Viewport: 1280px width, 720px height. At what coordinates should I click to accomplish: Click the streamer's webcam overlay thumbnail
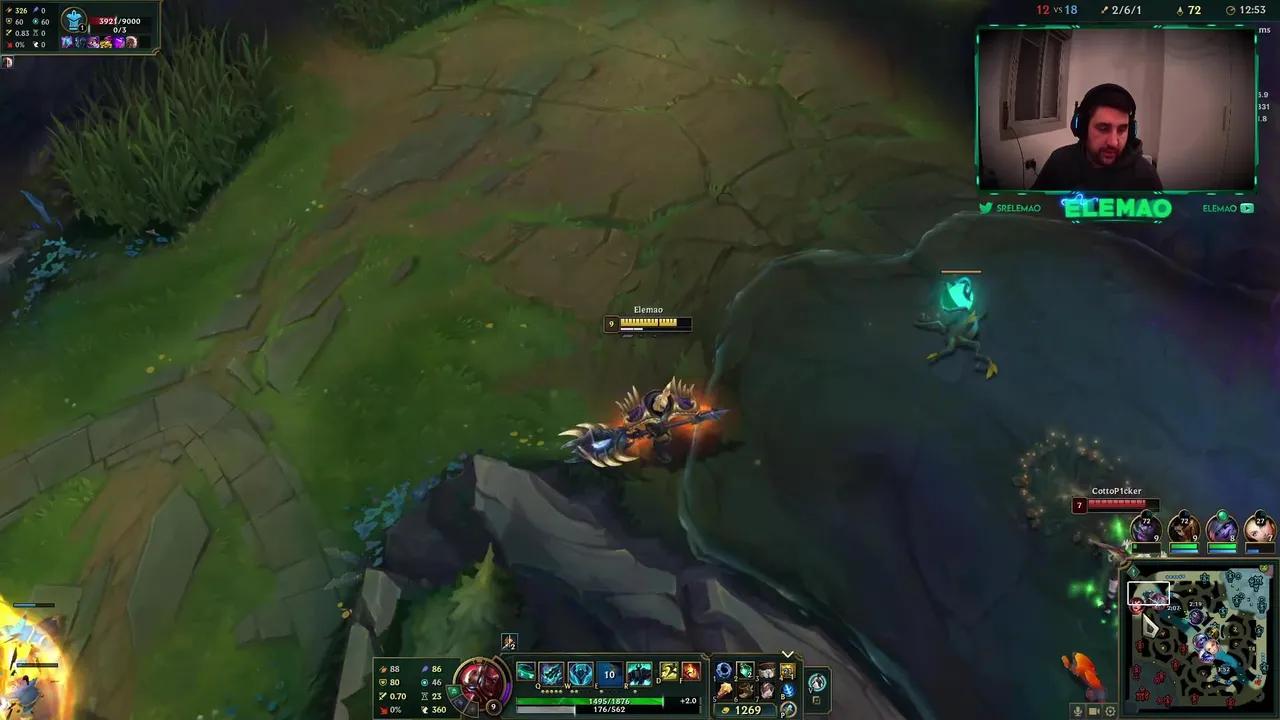(x=1116, y=110)
